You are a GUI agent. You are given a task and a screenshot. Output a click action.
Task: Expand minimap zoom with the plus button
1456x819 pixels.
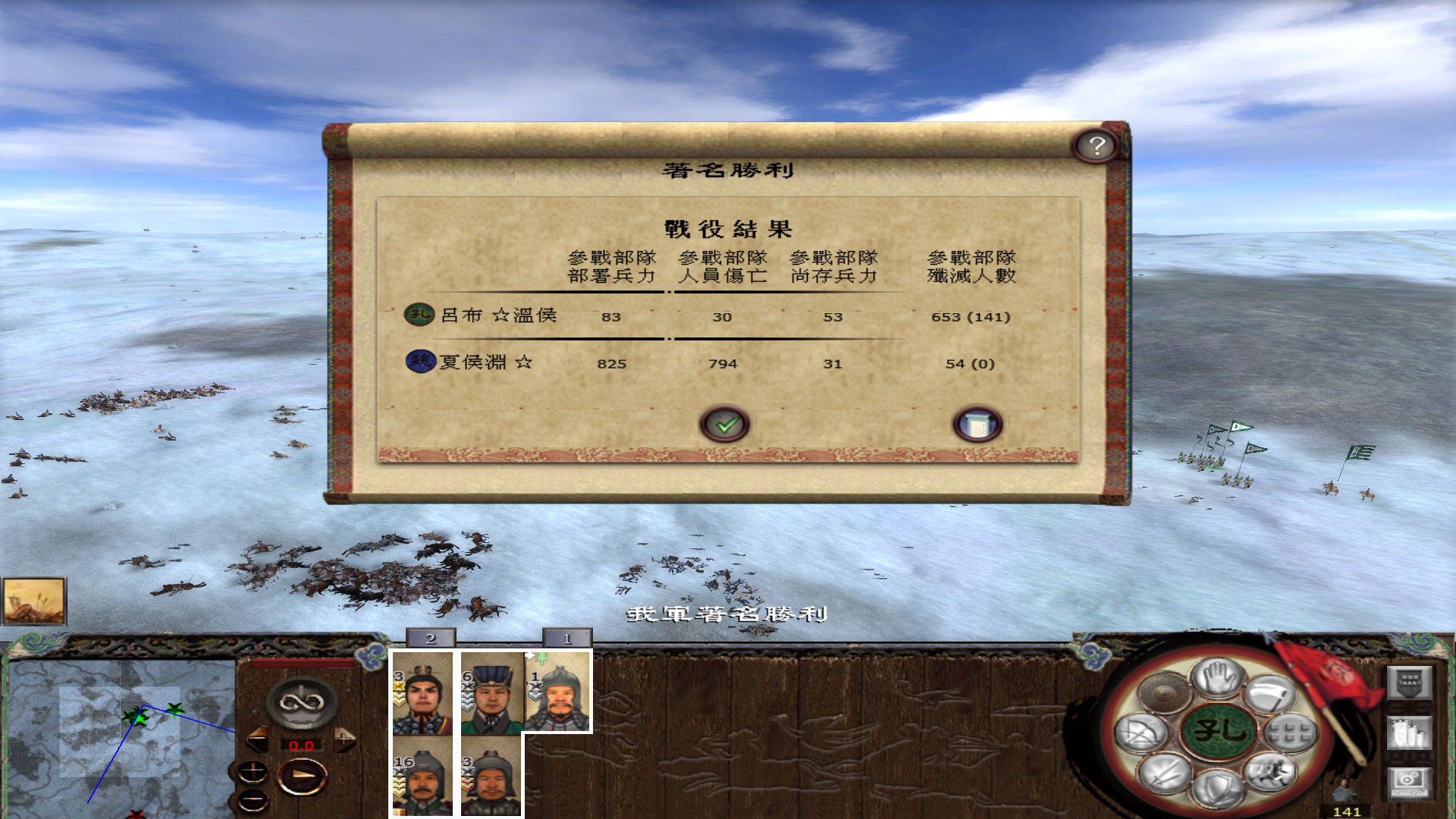(253, 772)
